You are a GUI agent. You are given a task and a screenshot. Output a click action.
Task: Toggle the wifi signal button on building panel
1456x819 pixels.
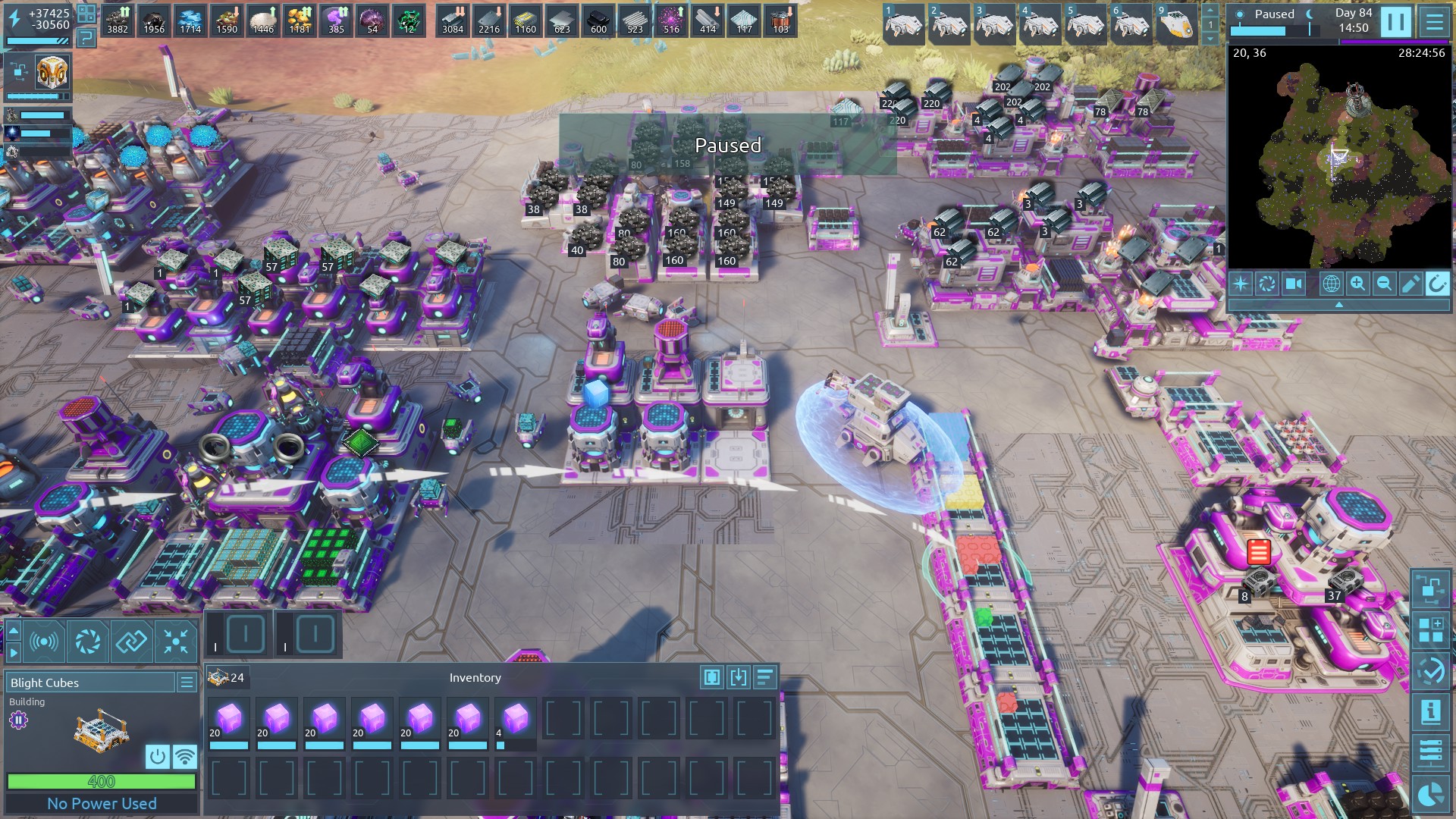tap(184, 756)
